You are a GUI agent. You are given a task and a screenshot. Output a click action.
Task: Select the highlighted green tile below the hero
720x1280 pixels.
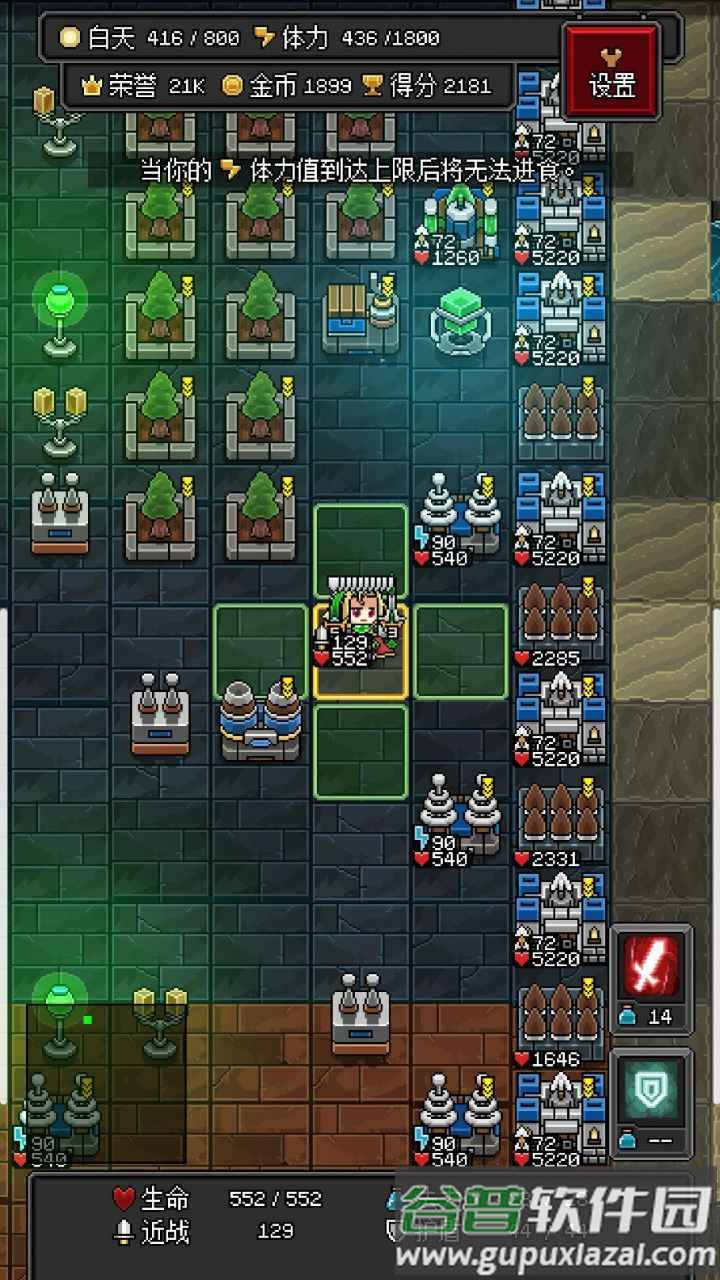pyautogui.click(x=360, y=752)
